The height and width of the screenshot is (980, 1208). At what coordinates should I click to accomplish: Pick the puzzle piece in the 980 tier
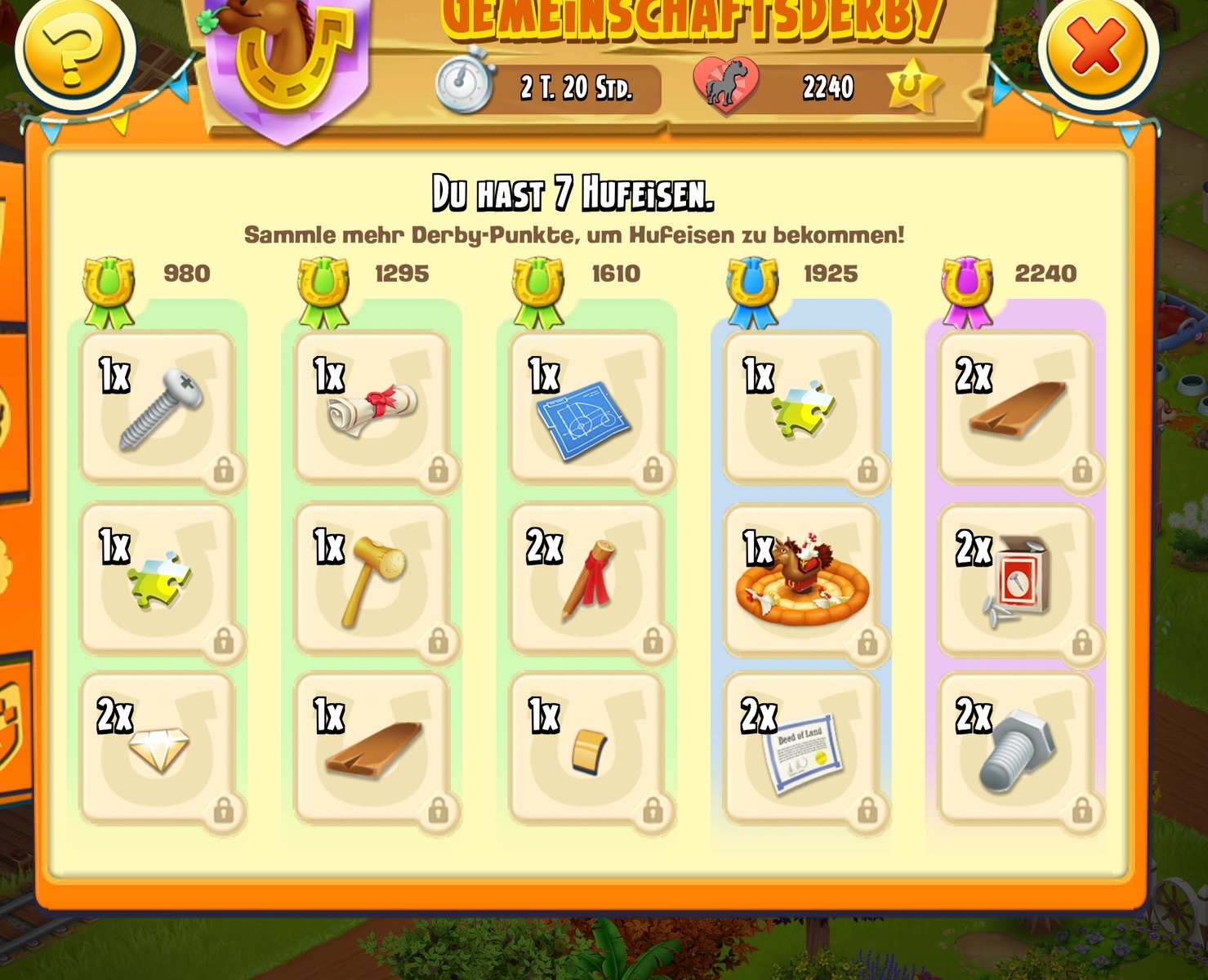tap(158, 578)
